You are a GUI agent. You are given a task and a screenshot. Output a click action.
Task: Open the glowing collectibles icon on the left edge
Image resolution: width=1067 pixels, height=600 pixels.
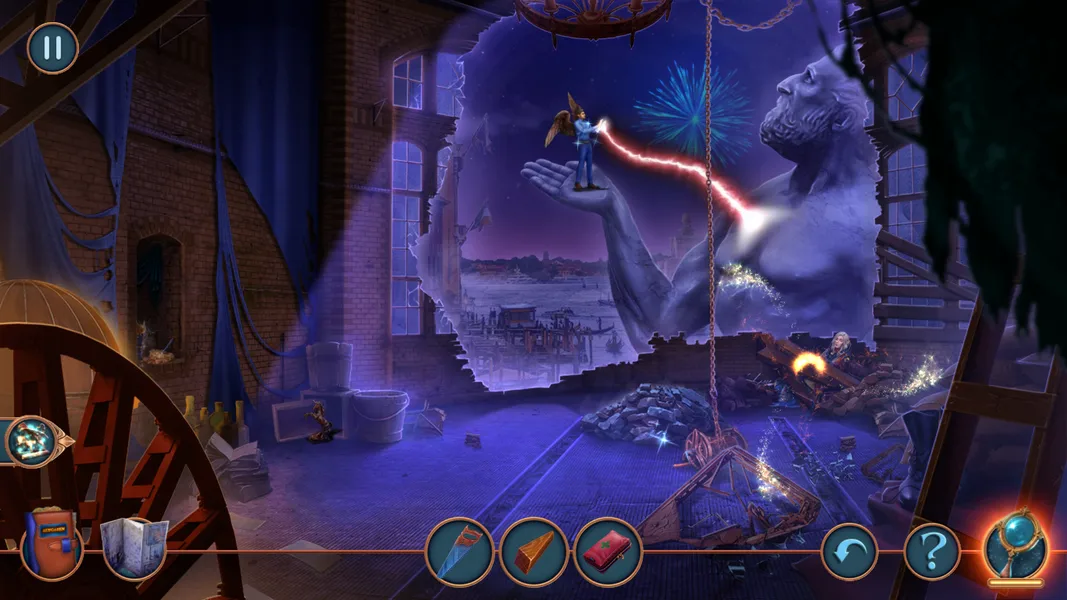[x=32, y=440]
